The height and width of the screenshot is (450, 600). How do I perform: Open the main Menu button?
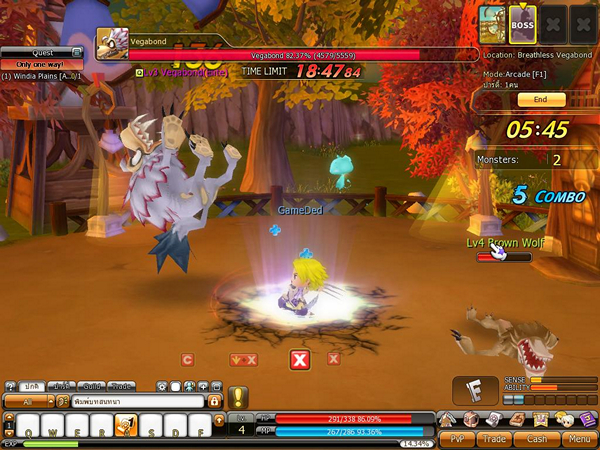(x=578, y=438)
